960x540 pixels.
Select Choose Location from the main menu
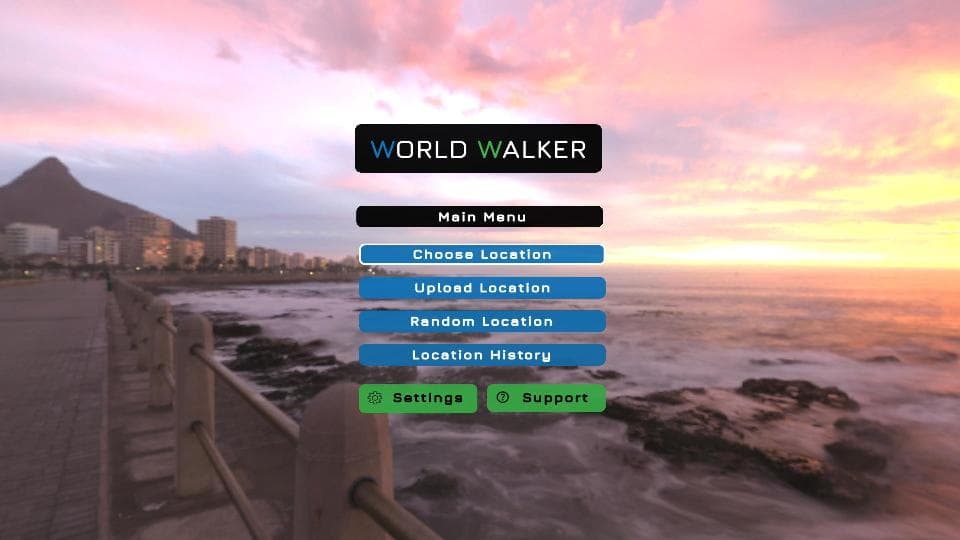pos(482,254)
